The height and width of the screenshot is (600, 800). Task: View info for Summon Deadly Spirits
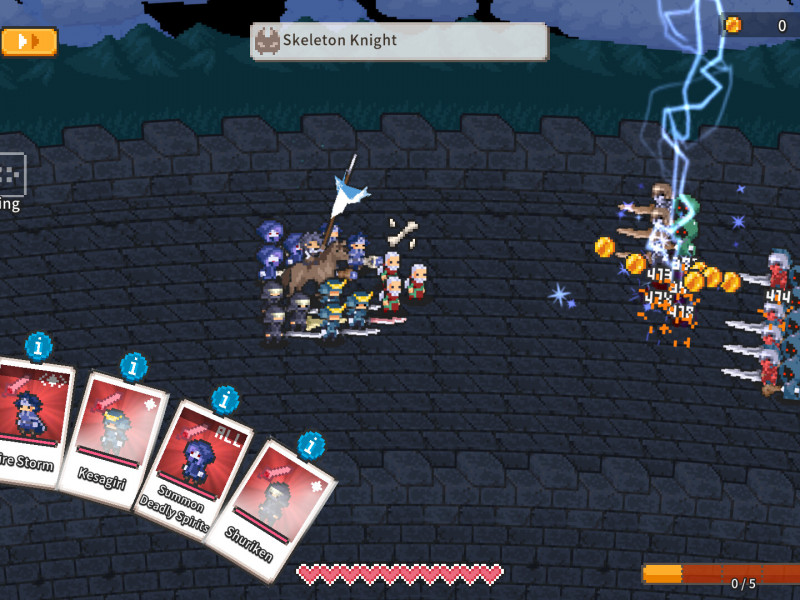225,401
